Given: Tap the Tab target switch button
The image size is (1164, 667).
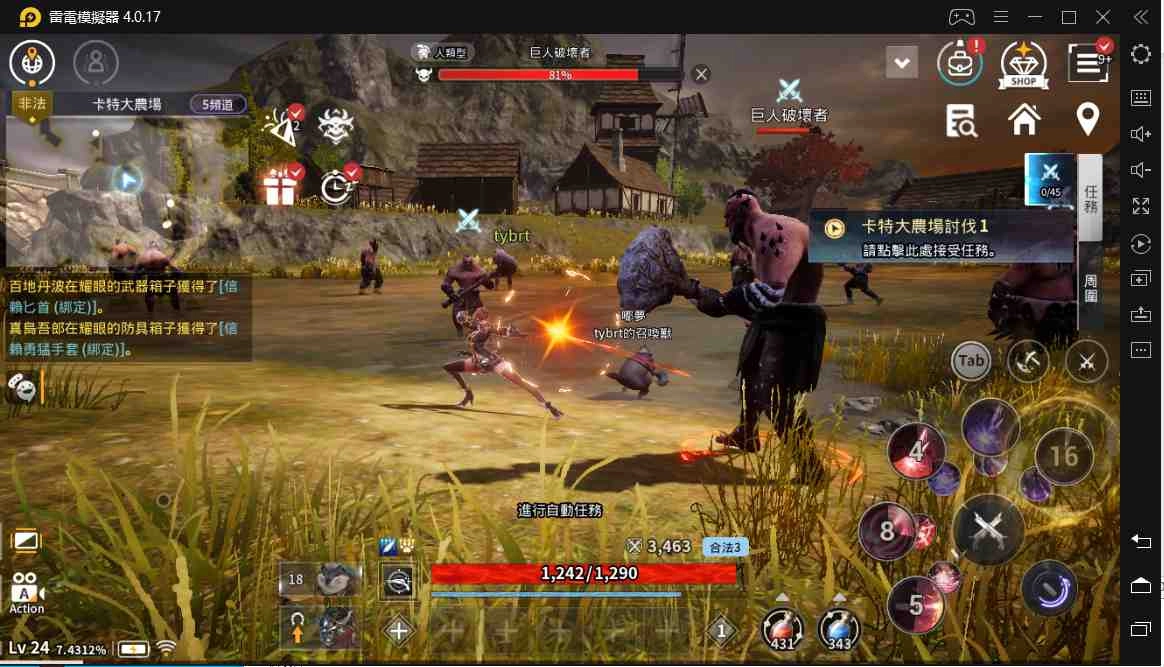Looking at the screenshot, I should pos(970,361).
